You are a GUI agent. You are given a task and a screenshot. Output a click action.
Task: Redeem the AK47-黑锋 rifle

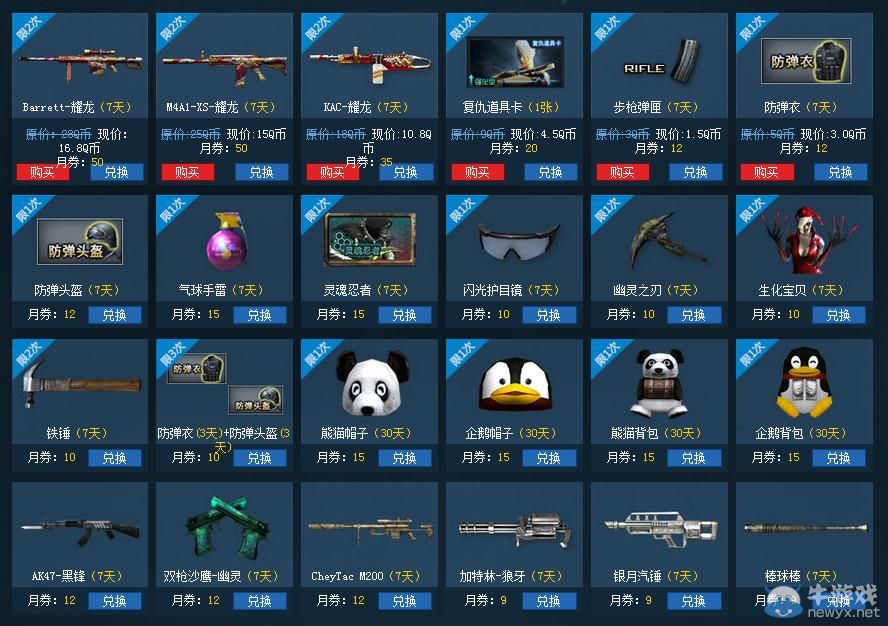click(115, 601)
